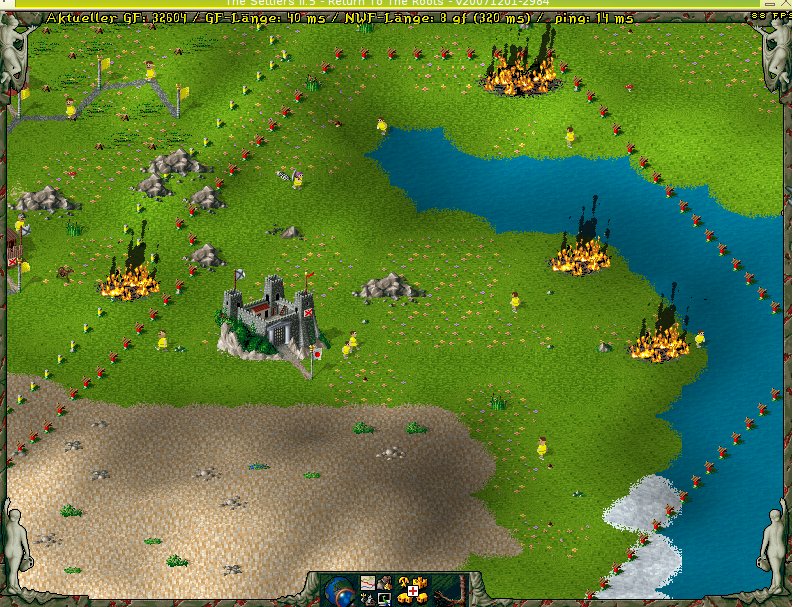Open the construction aid button with house icons
The image size is (793, 607).
click(412, 591)
